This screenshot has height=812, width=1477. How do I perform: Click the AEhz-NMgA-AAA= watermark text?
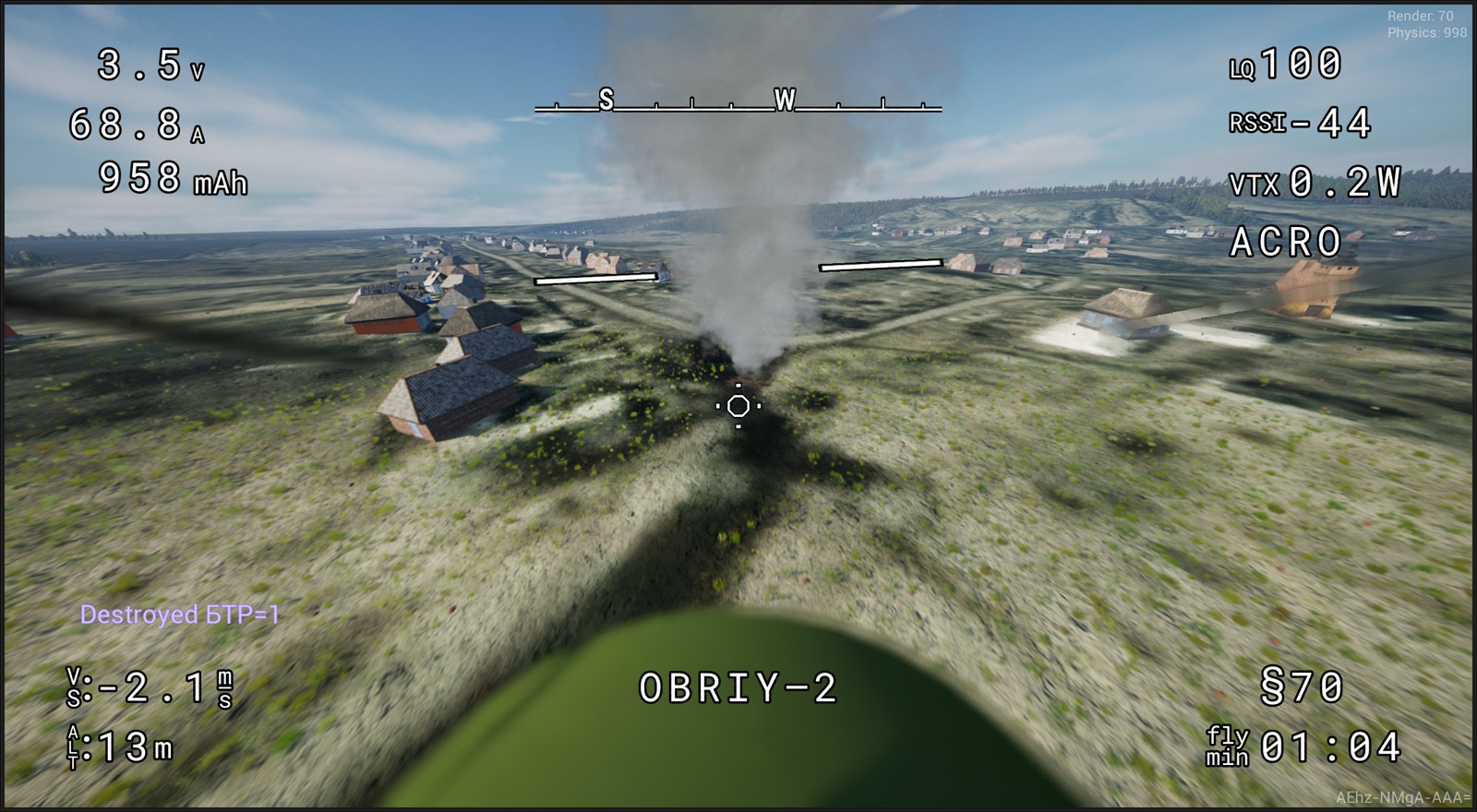coord(1402,795)
